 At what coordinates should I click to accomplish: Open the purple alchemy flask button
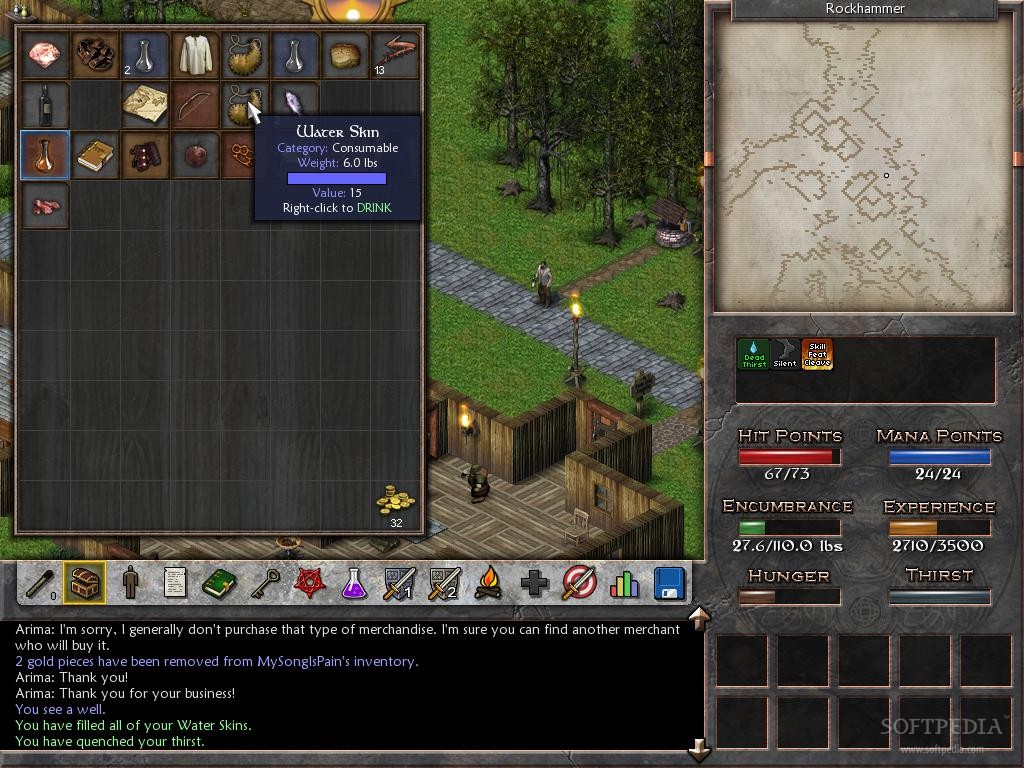pos(354,582)
